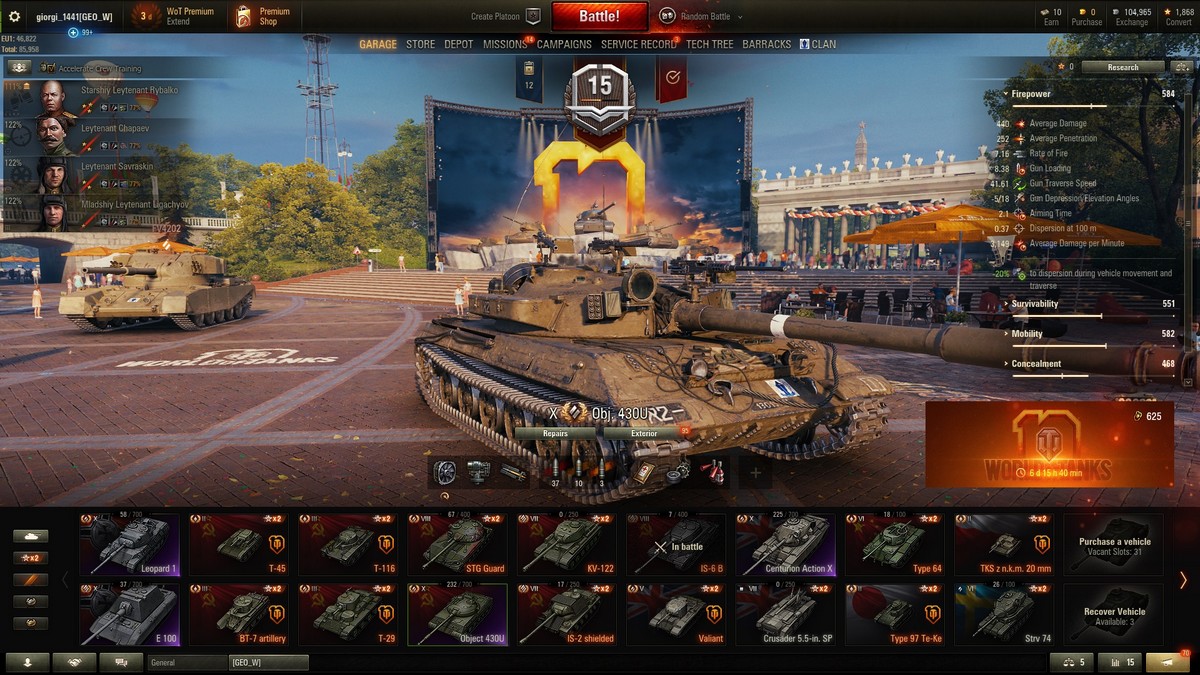
Task: Open the Exterior customization
Action: point(644,433)
